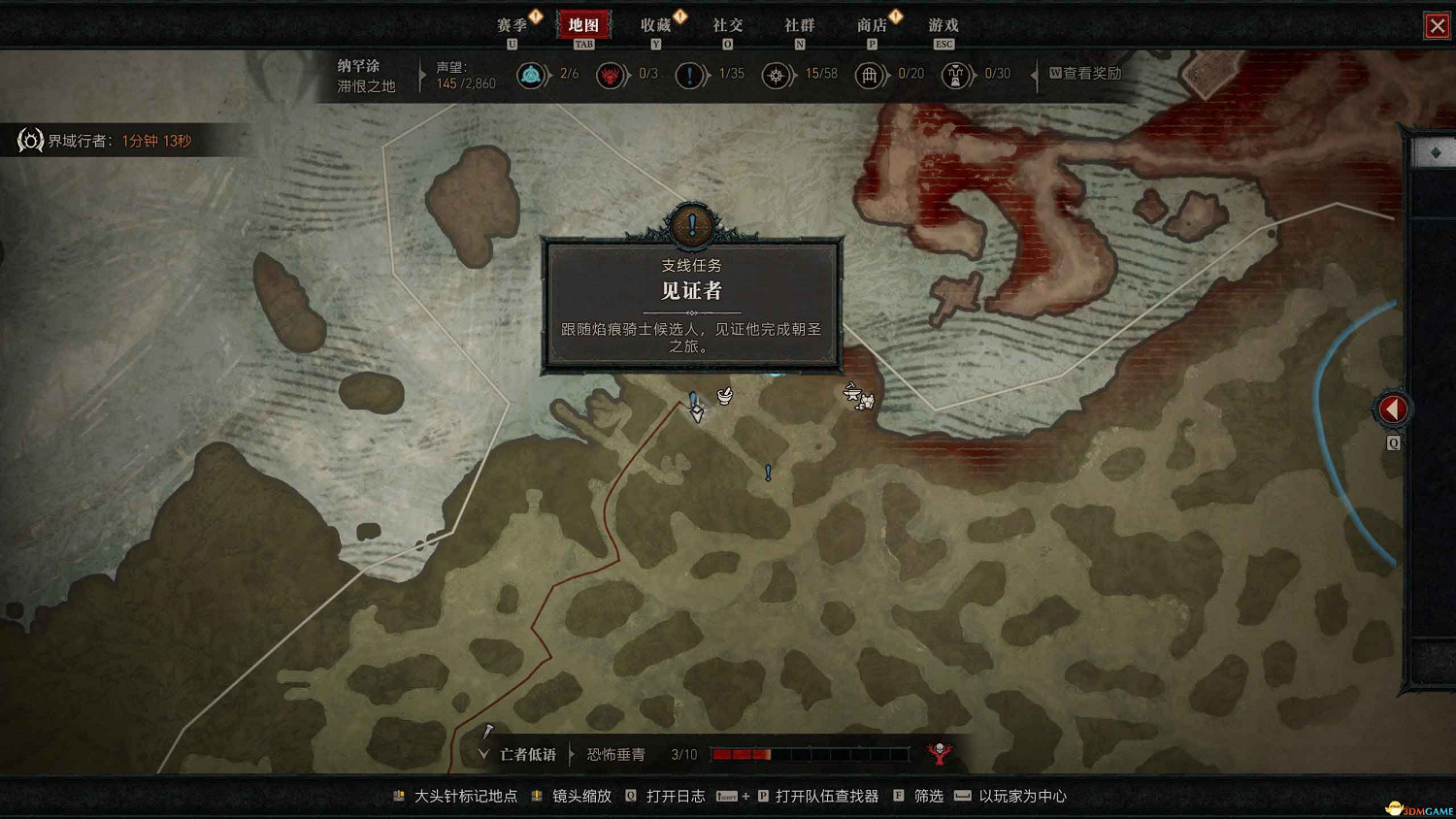Switch to the 收藏 tab
Image resolution: width=1456 pixels, height=819 pixels.
point(656,25)
